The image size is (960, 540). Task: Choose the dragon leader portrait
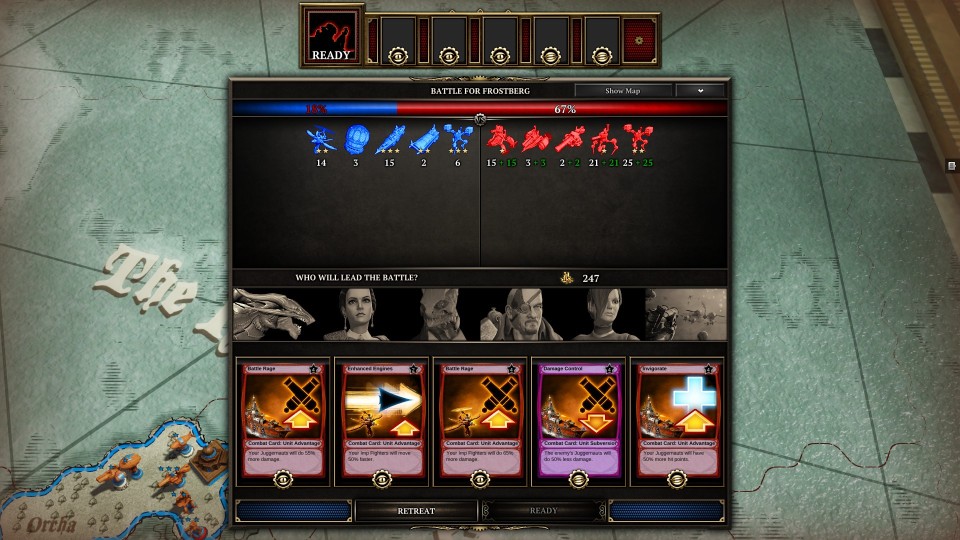[274, 315]
